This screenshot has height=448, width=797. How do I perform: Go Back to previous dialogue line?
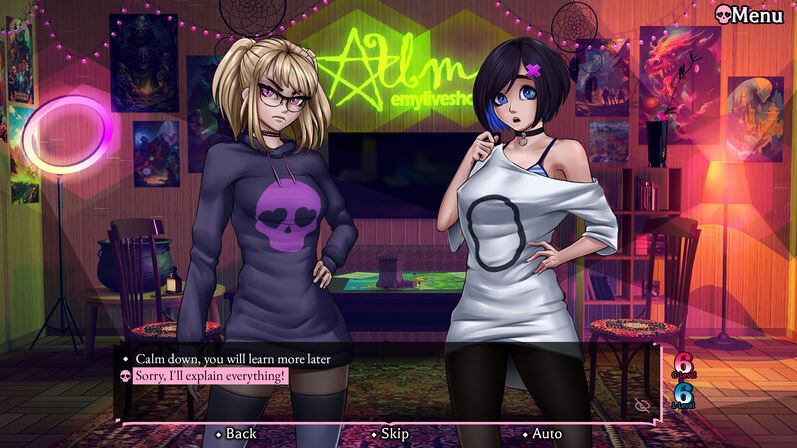(240, 434)
